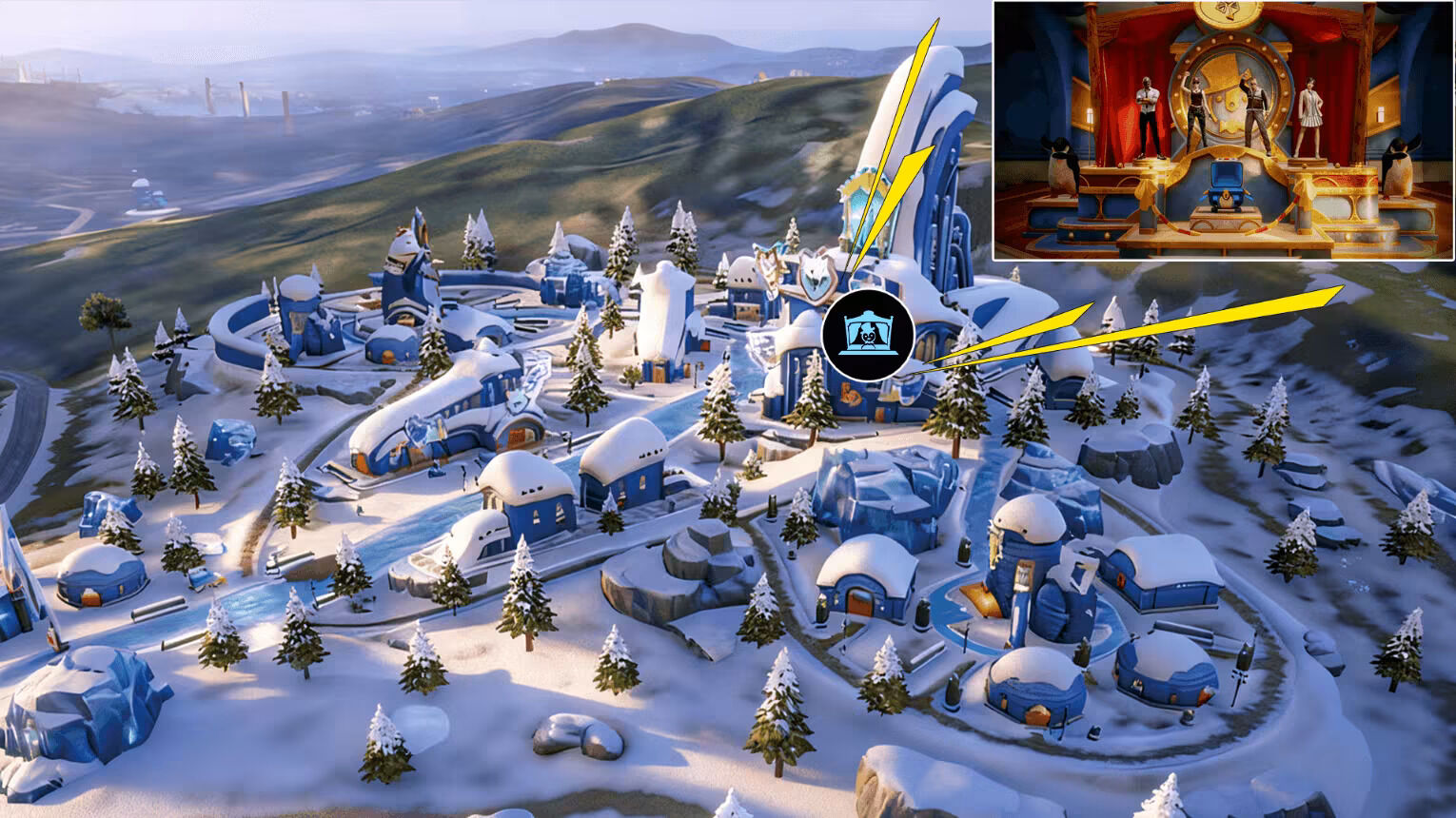Select the circular penguin stage map marker
This screenshot has width=1456, height=818.
pos(868,335)
